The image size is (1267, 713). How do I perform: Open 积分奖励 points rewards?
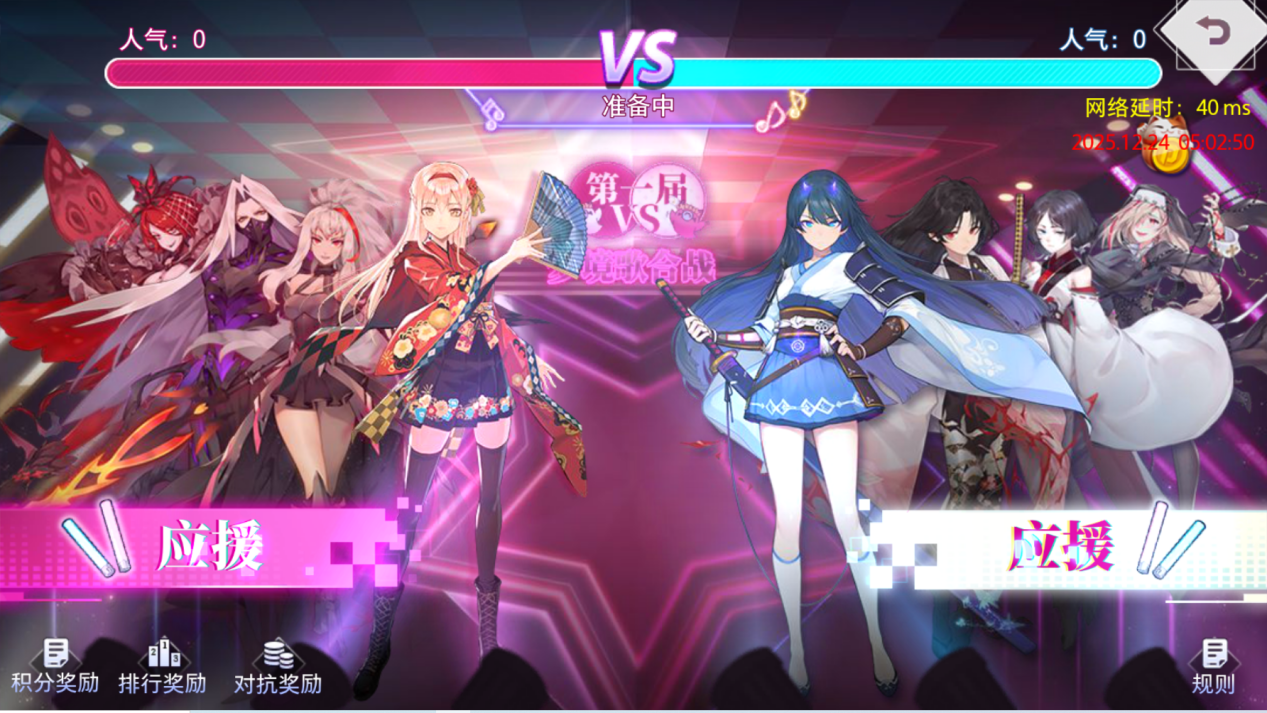pyautogui.click(x=55, y=666)
